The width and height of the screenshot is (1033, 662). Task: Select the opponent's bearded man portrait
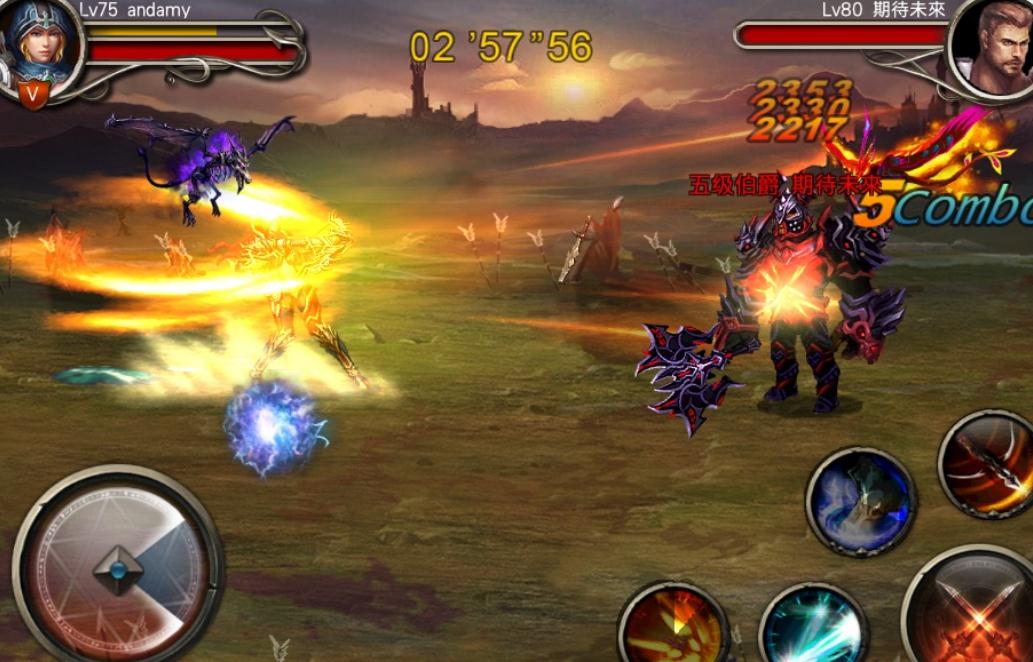click(x=991, y=47)
